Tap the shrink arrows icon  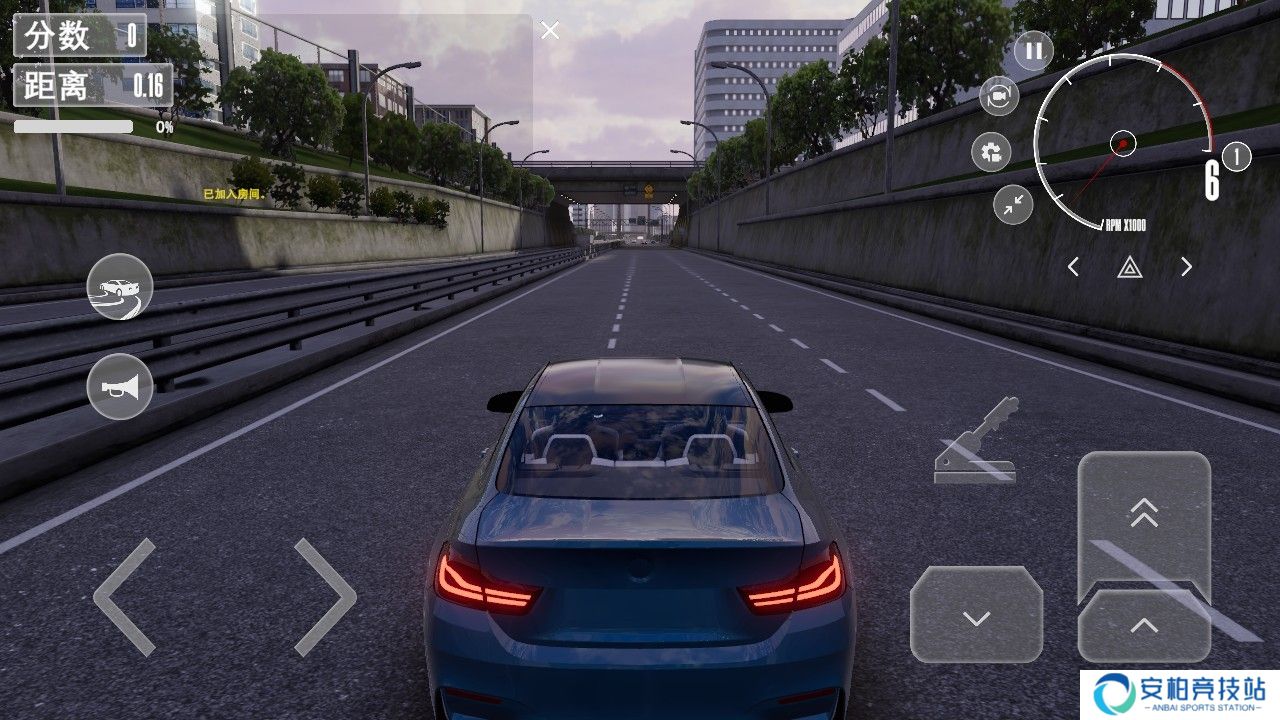[x=1013, y=205]
